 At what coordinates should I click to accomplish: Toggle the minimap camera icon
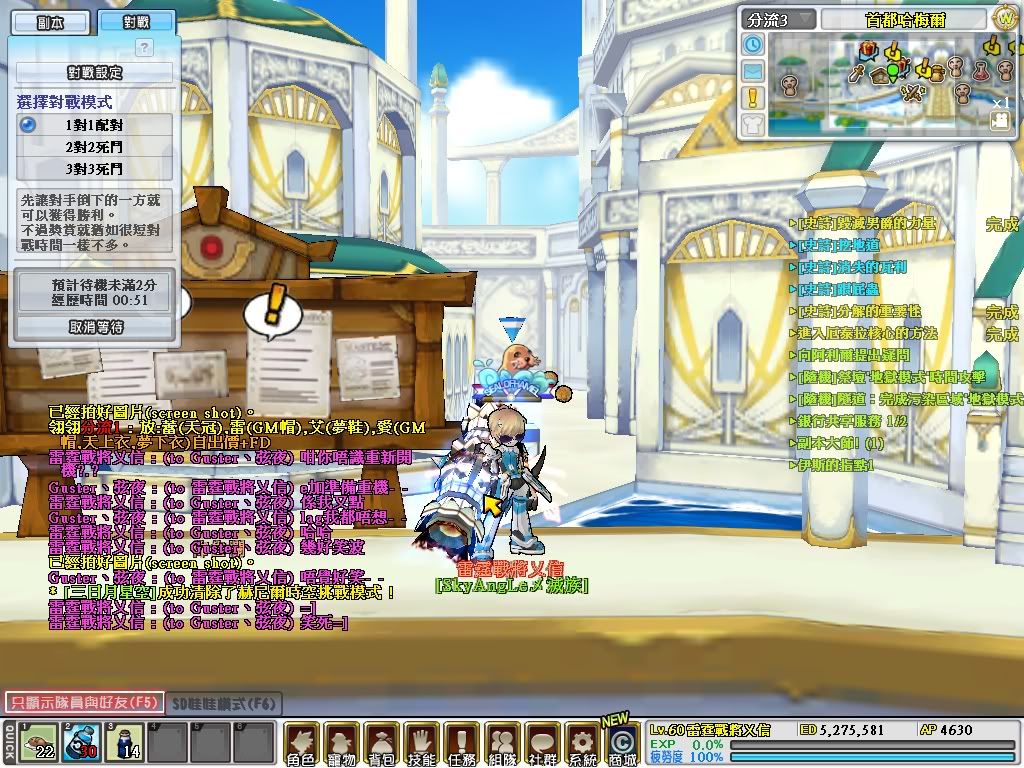pyautogui.click(x=999, y=120)
